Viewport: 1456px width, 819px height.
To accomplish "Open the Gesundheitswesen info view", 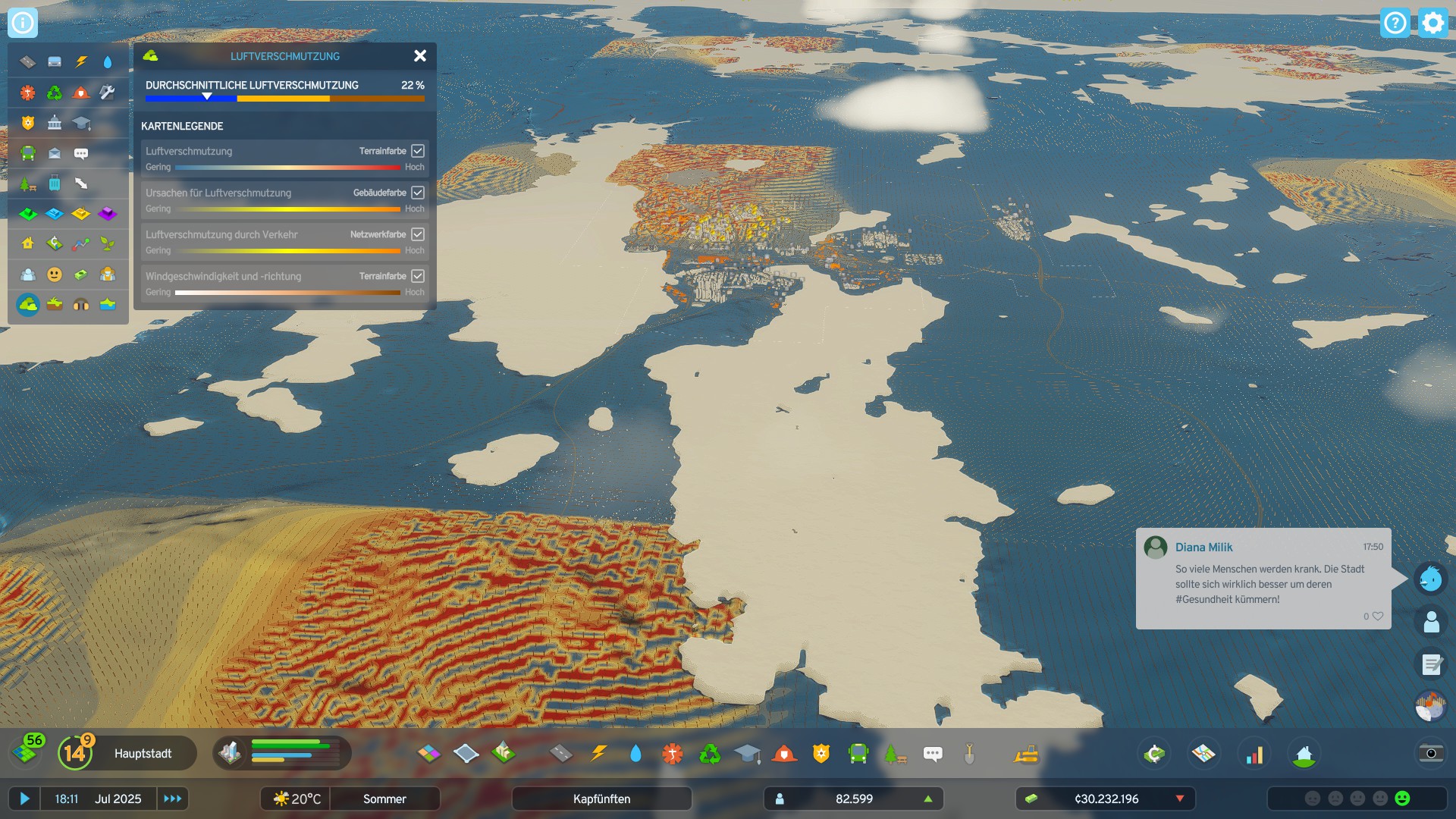I will pyautogui.click(x=27, y=92).
